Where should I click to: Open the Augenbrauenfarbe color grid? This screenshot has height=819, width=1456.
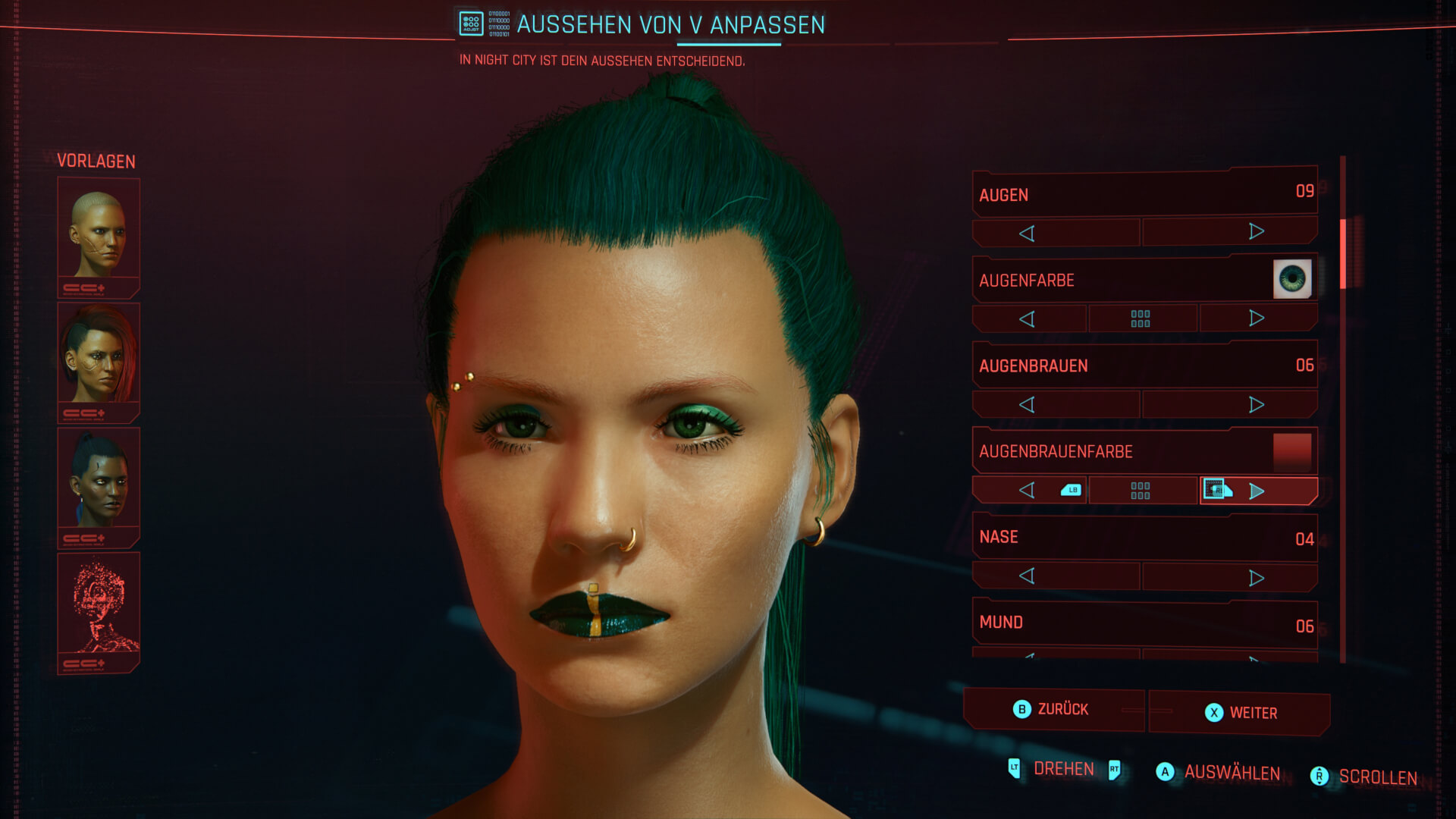click(1141, 491)
